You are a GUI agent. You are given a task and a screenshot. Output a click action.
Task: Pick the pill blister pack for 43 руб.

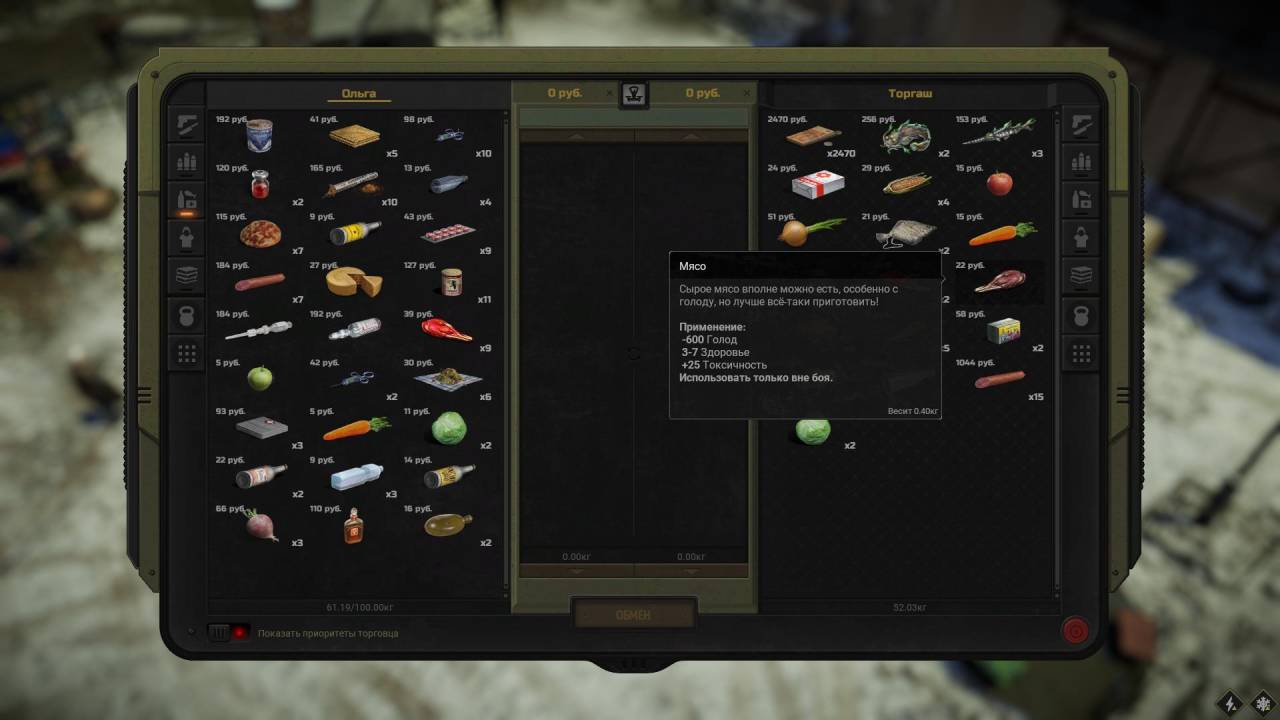pos(446,235)
